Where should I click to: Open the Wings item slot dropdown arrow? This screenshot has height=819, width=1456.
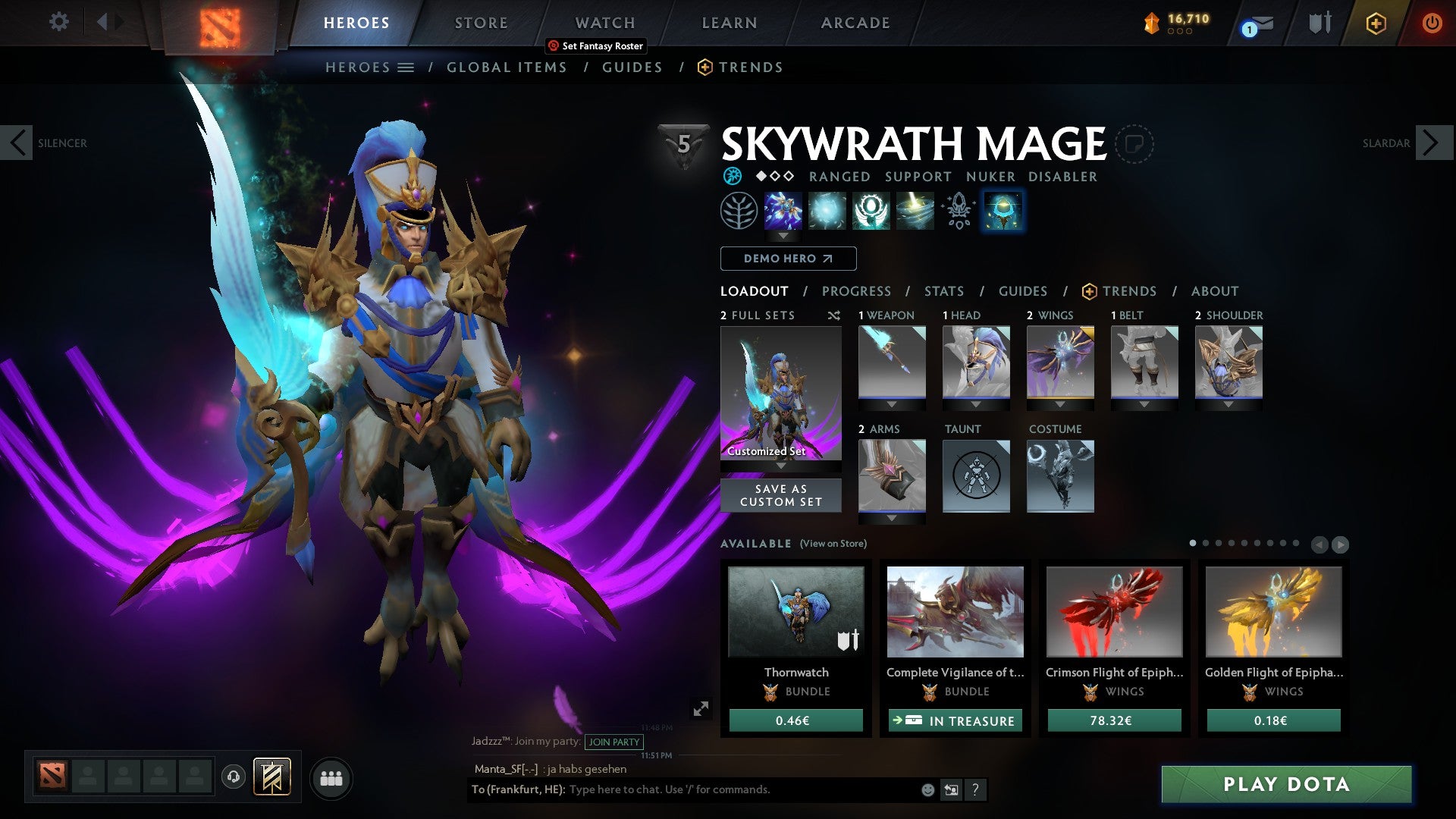(1060, 404)
